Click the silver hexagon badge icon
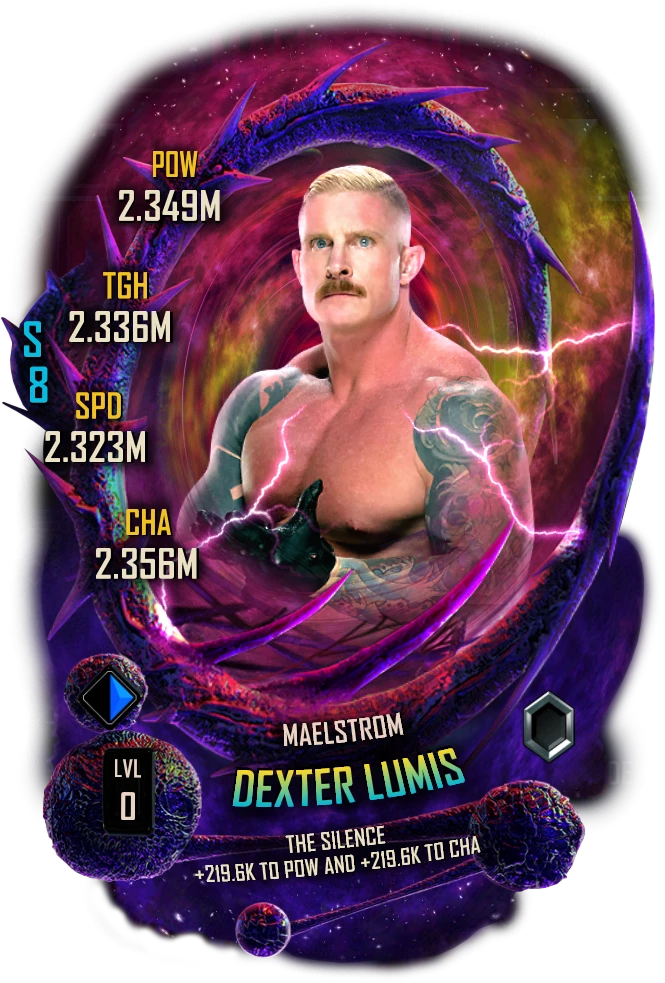Viewport: 665px width, 983px height. [x=548, y=727]
